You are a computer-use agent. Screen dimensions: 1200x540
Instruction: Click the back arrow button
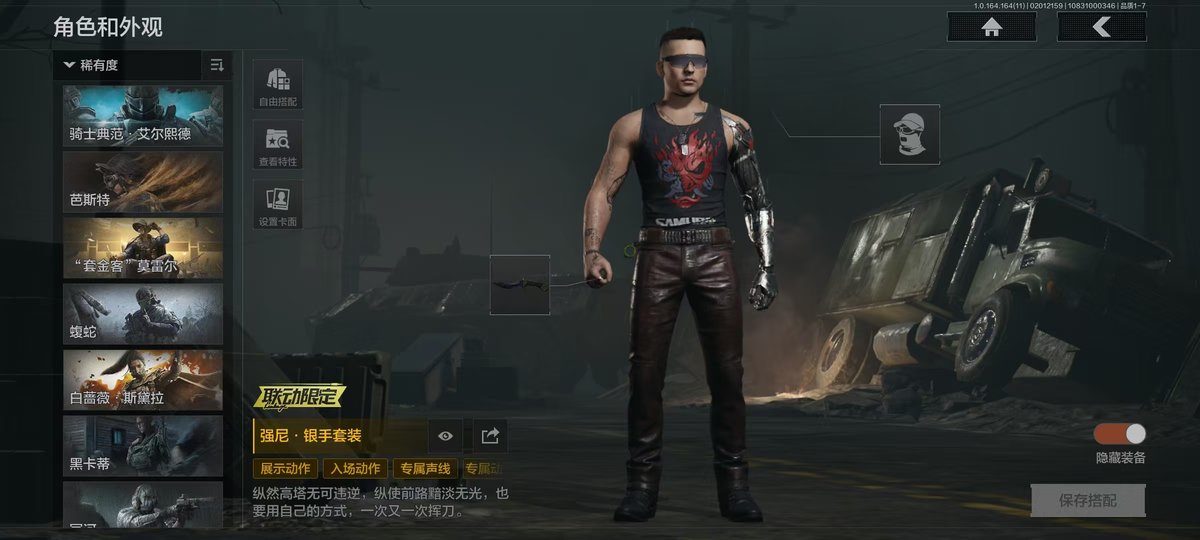1101,28
